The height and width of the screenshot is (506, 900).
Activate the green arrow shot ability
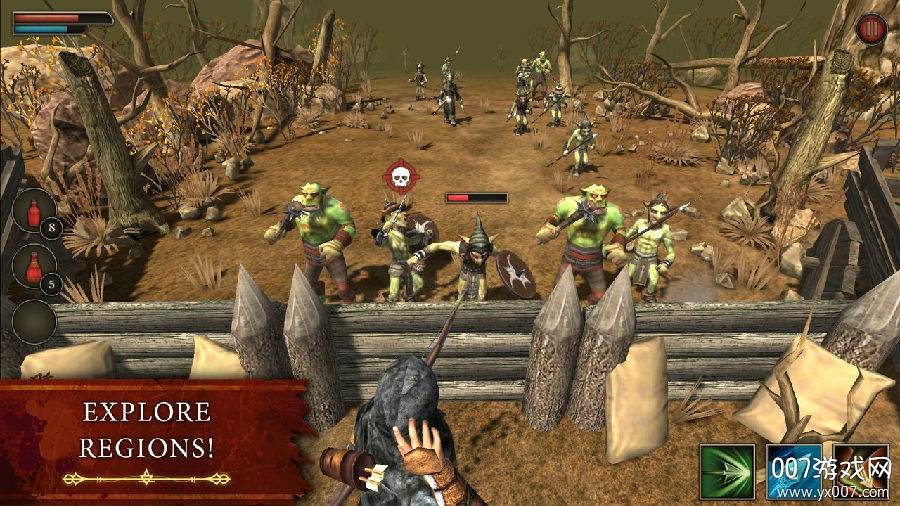click(728, 470)
